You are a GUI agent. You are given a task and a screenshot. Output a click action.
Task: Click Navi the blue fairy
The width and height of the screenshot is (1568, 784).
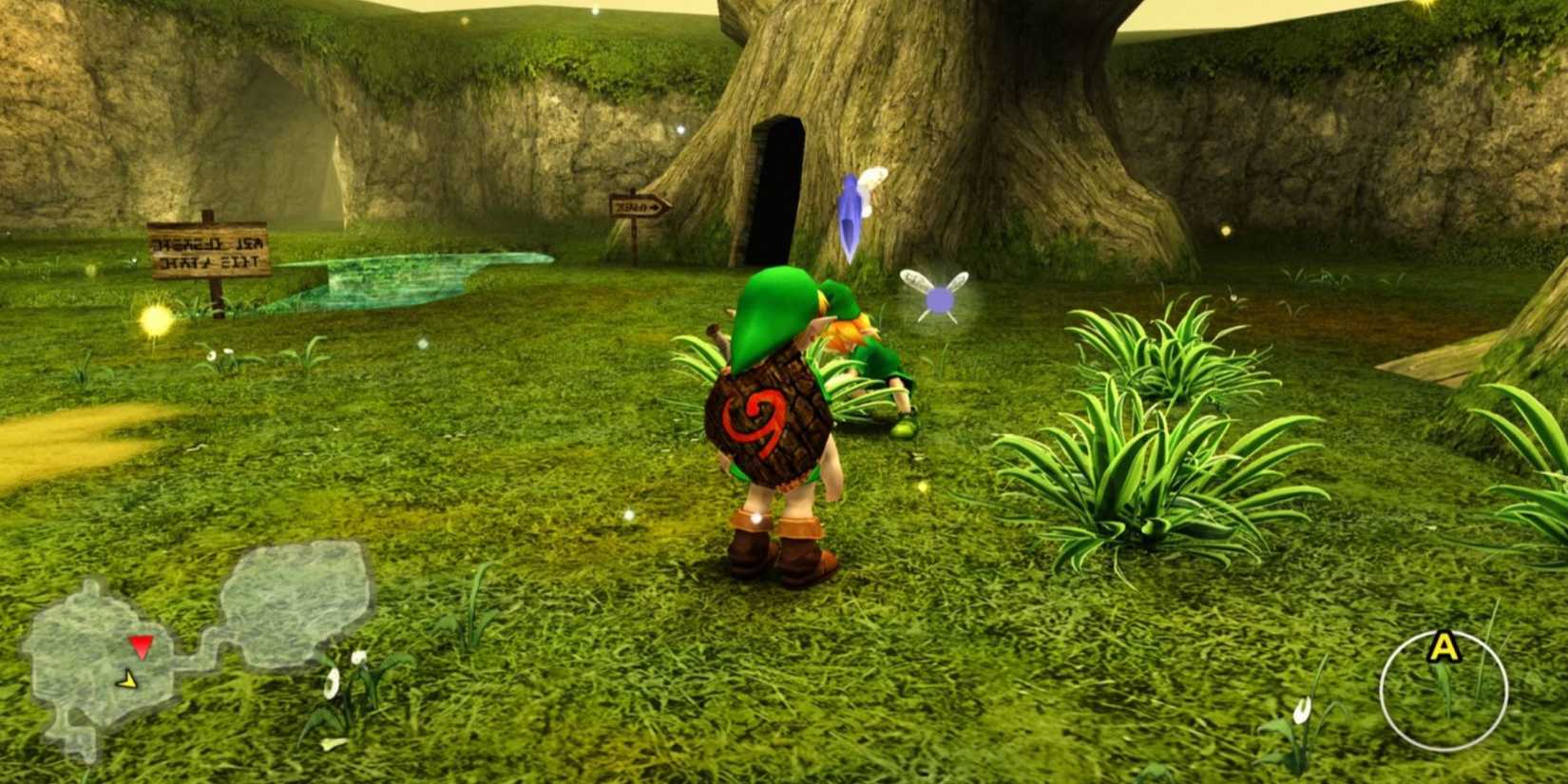(851, 214)
